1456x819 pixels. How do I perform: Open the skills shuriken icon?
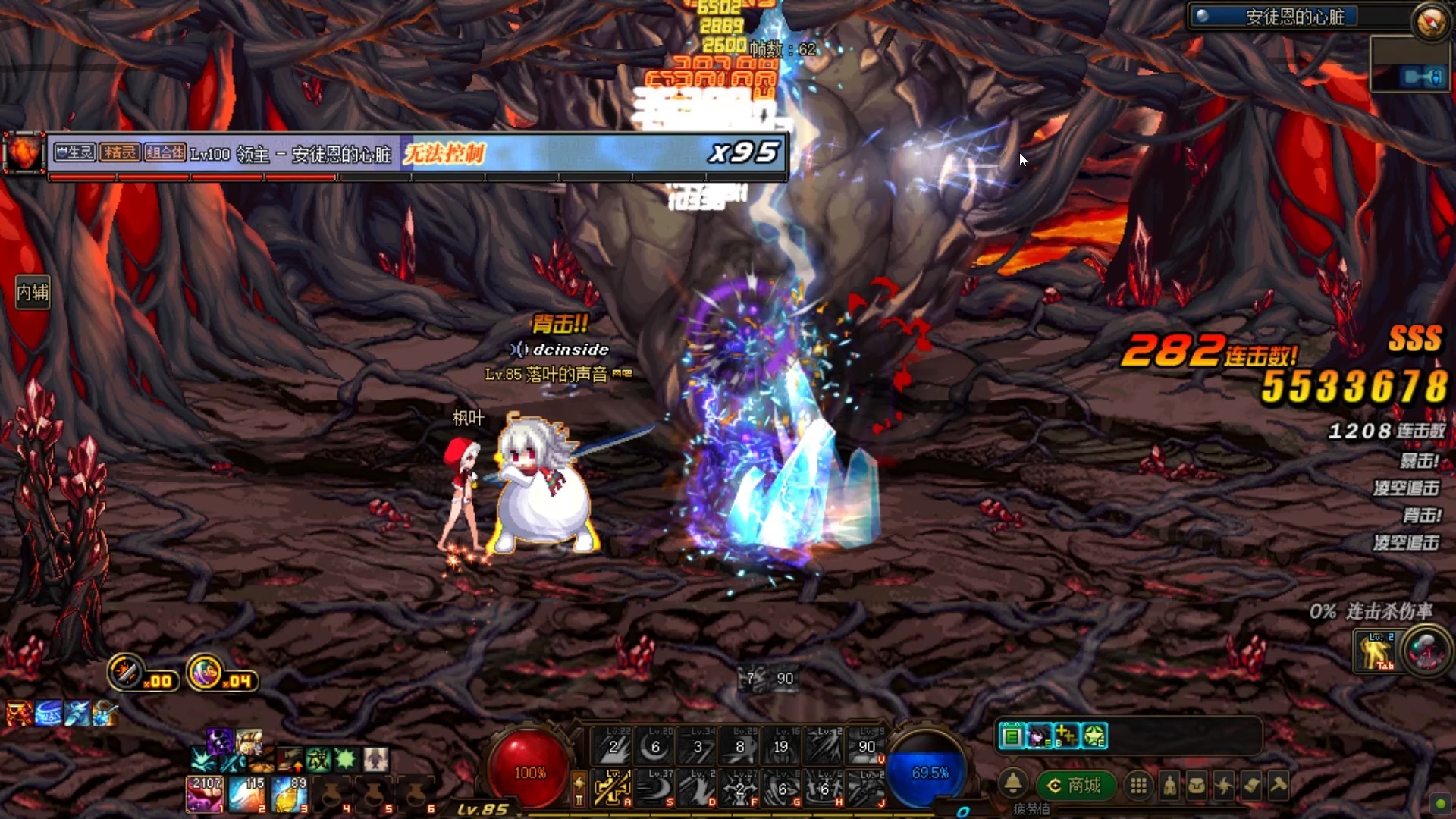[1224, 786]
